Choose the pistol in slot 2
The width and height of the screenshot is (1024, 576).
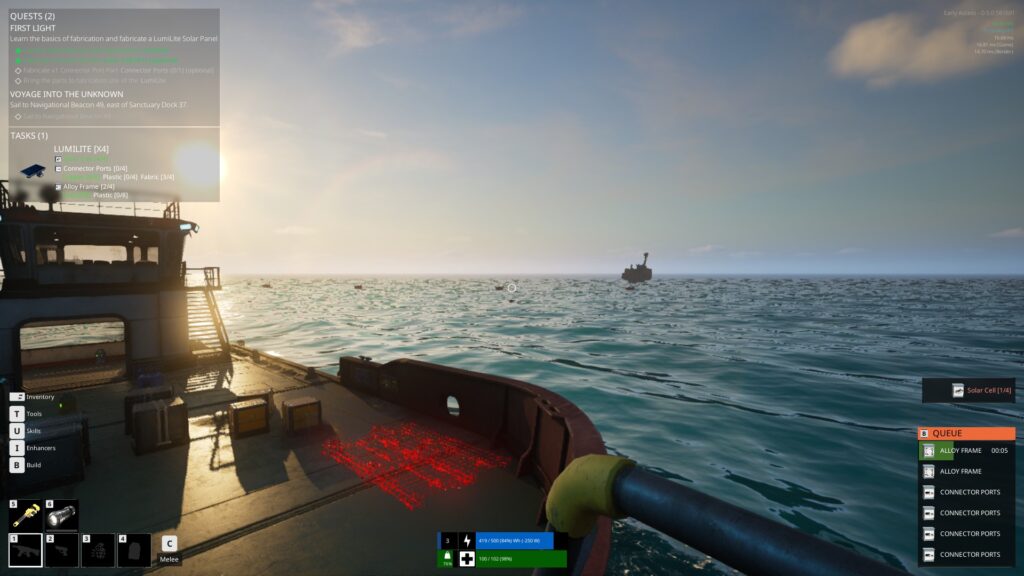(x=62, y=550)
